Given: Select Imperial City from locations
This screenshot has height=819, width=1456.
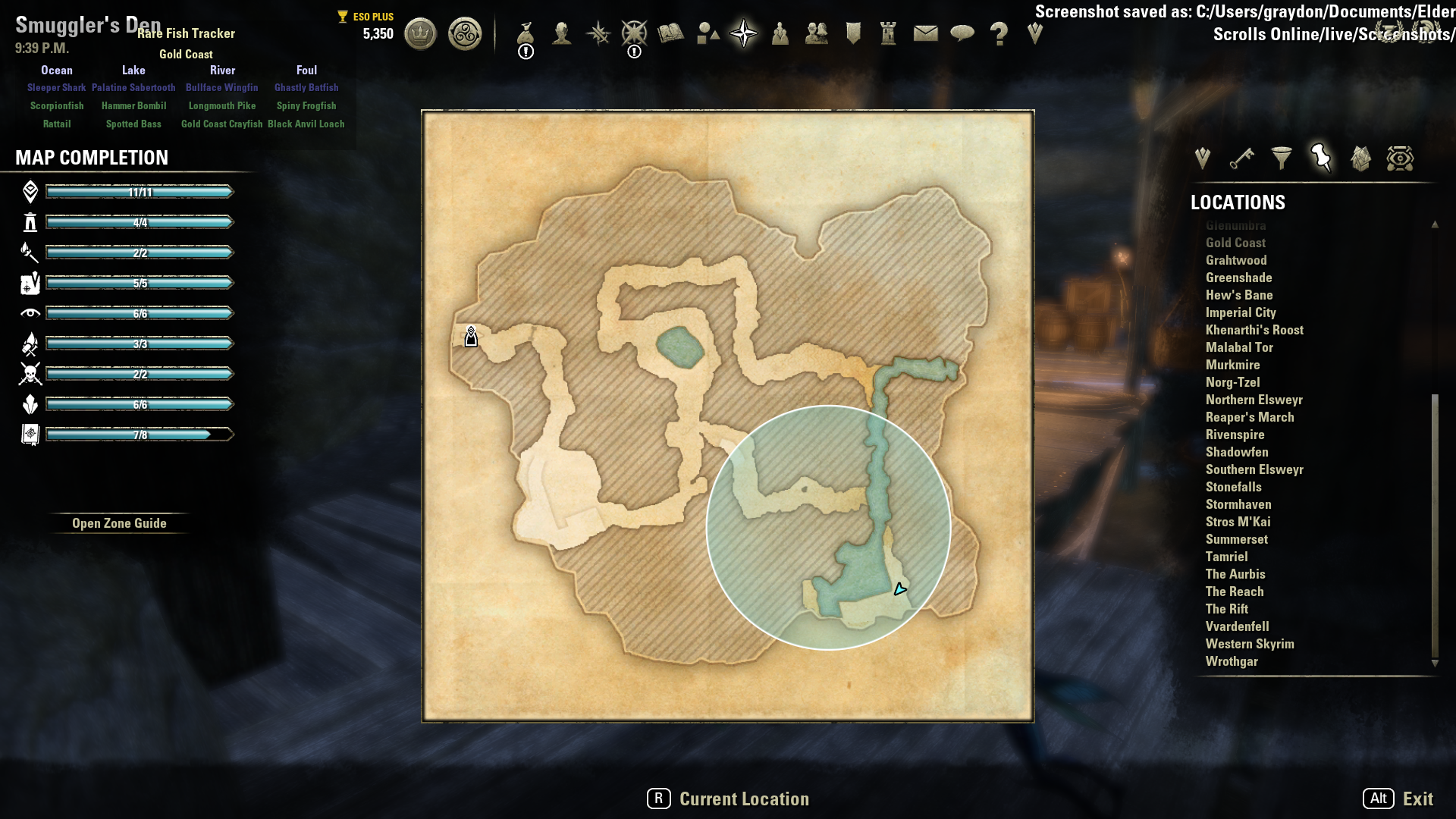Looking at the screenshot, I should [1241, 312].
